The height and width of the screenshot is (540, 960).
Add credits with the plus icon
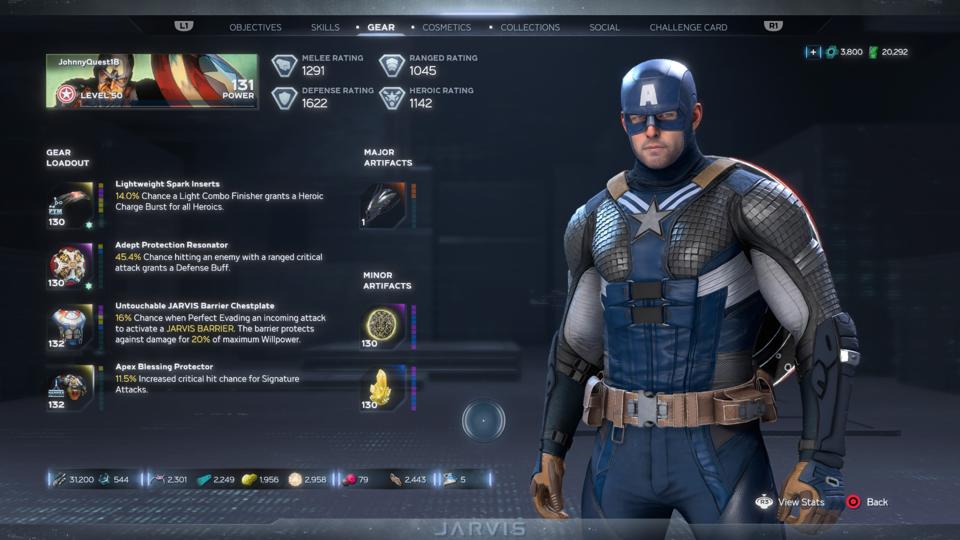coord(813,52)
